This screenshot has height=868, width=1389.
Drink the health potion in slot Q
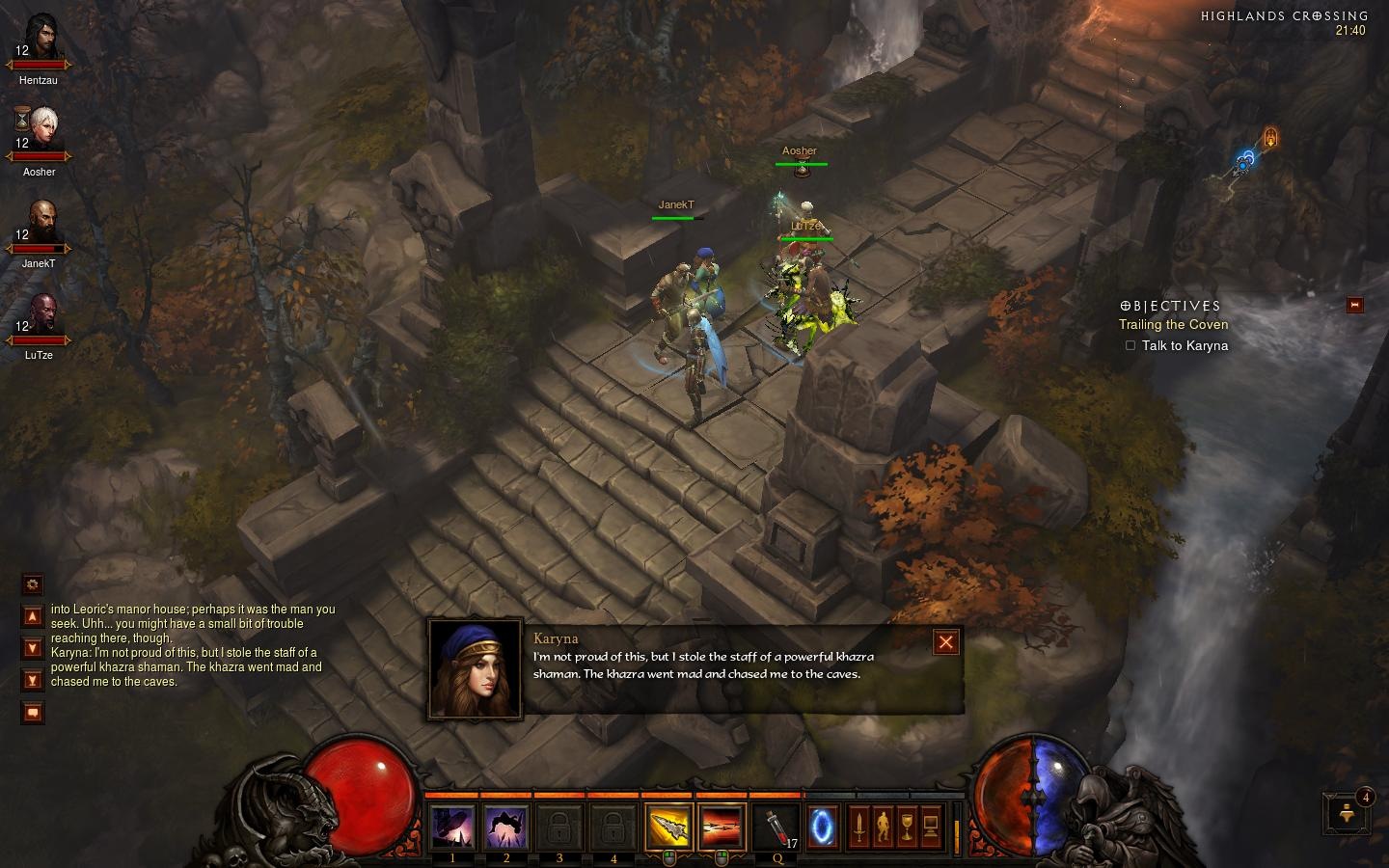point(776,827)
